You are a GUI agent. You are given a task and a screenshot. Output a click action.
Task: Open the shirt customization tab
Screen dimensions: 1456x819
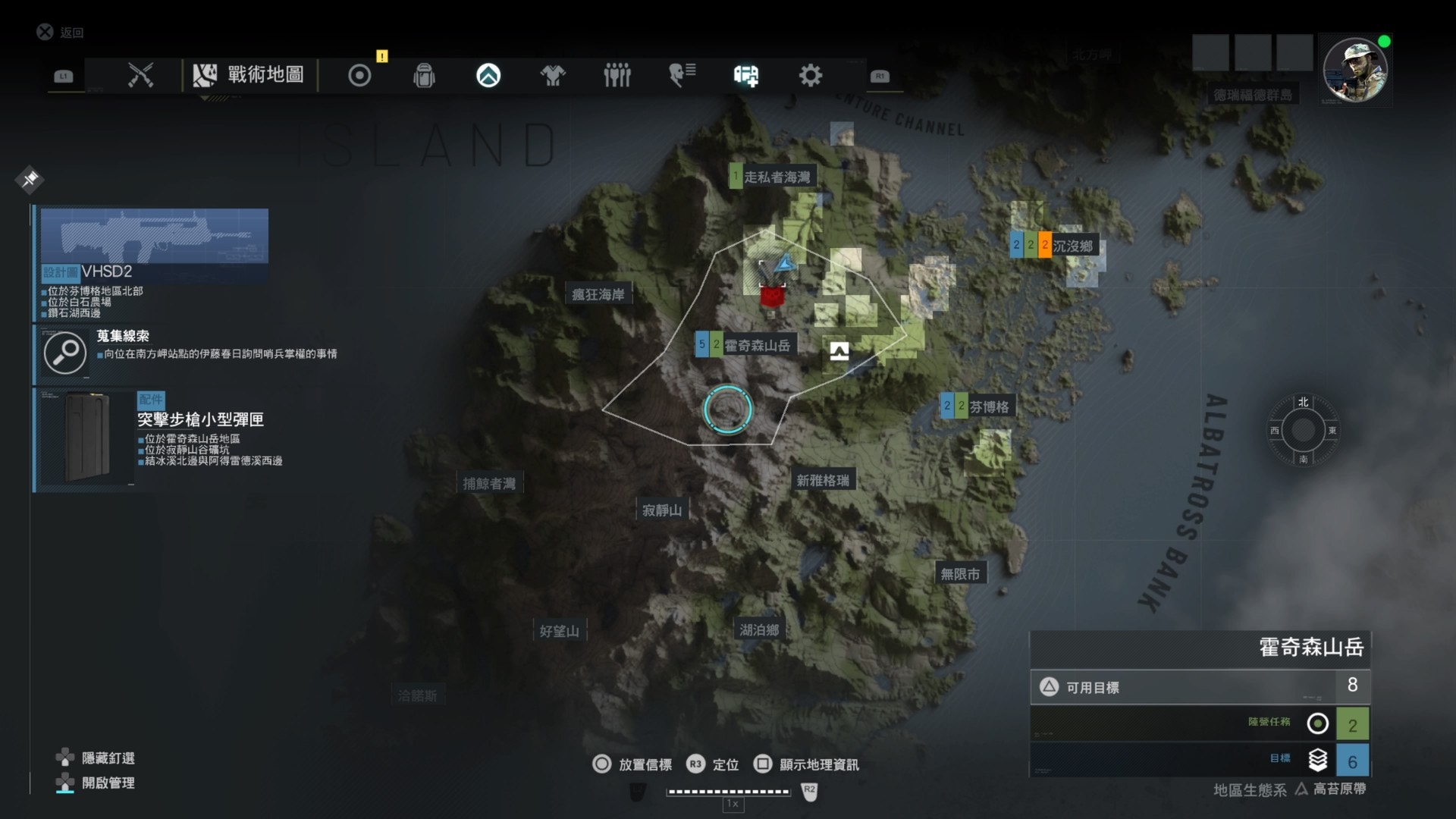553,75
